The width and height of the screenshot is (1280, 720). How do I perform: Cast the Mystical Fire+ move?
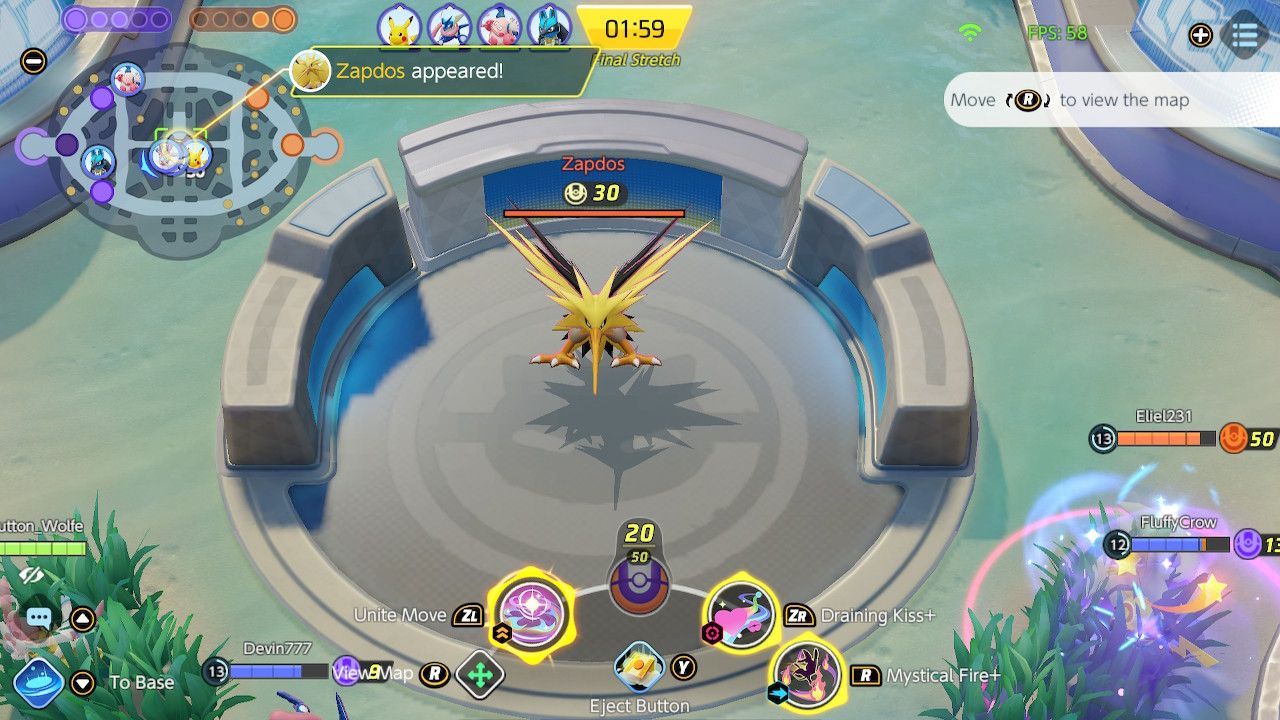[x=808, y=675]
